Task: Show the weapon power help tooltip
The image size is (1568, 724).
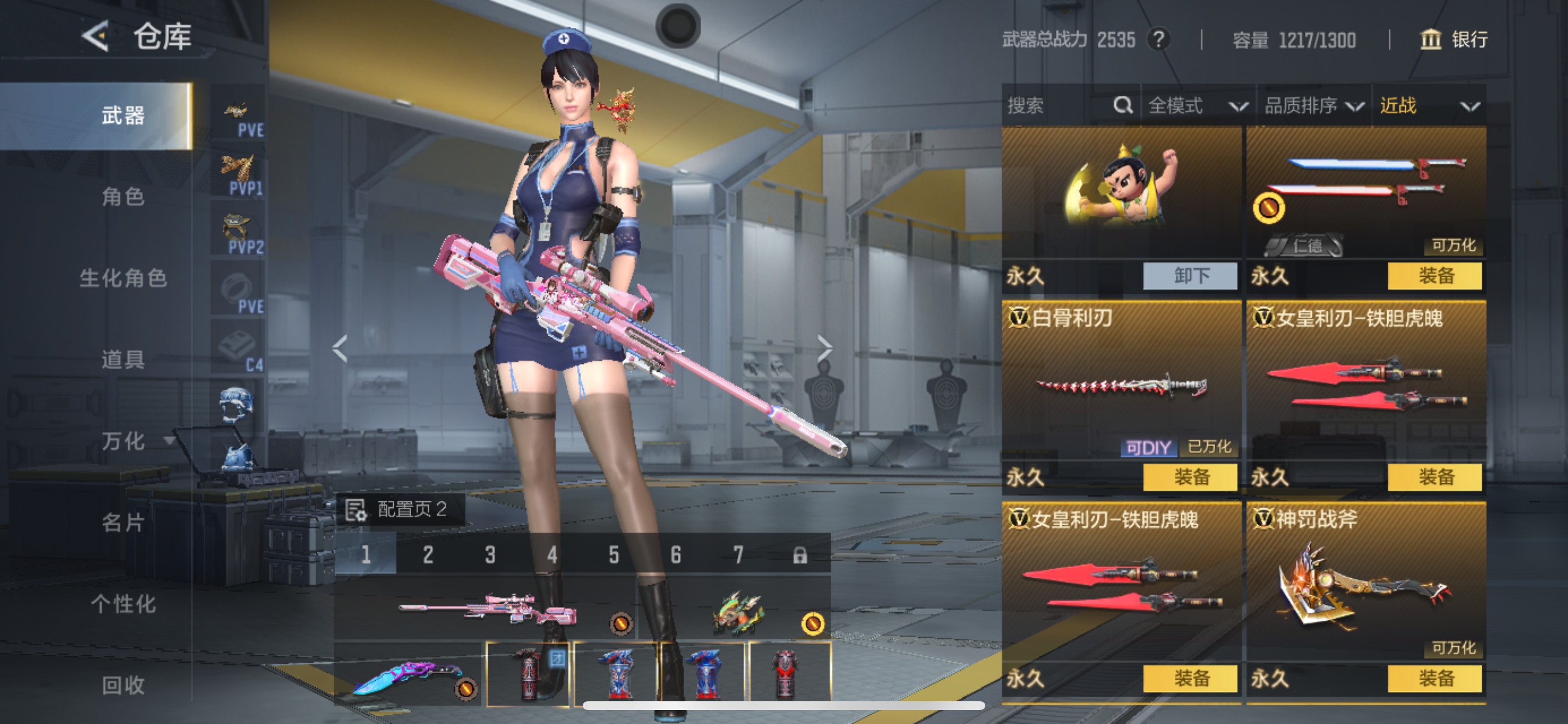Action: point(1159,40)
